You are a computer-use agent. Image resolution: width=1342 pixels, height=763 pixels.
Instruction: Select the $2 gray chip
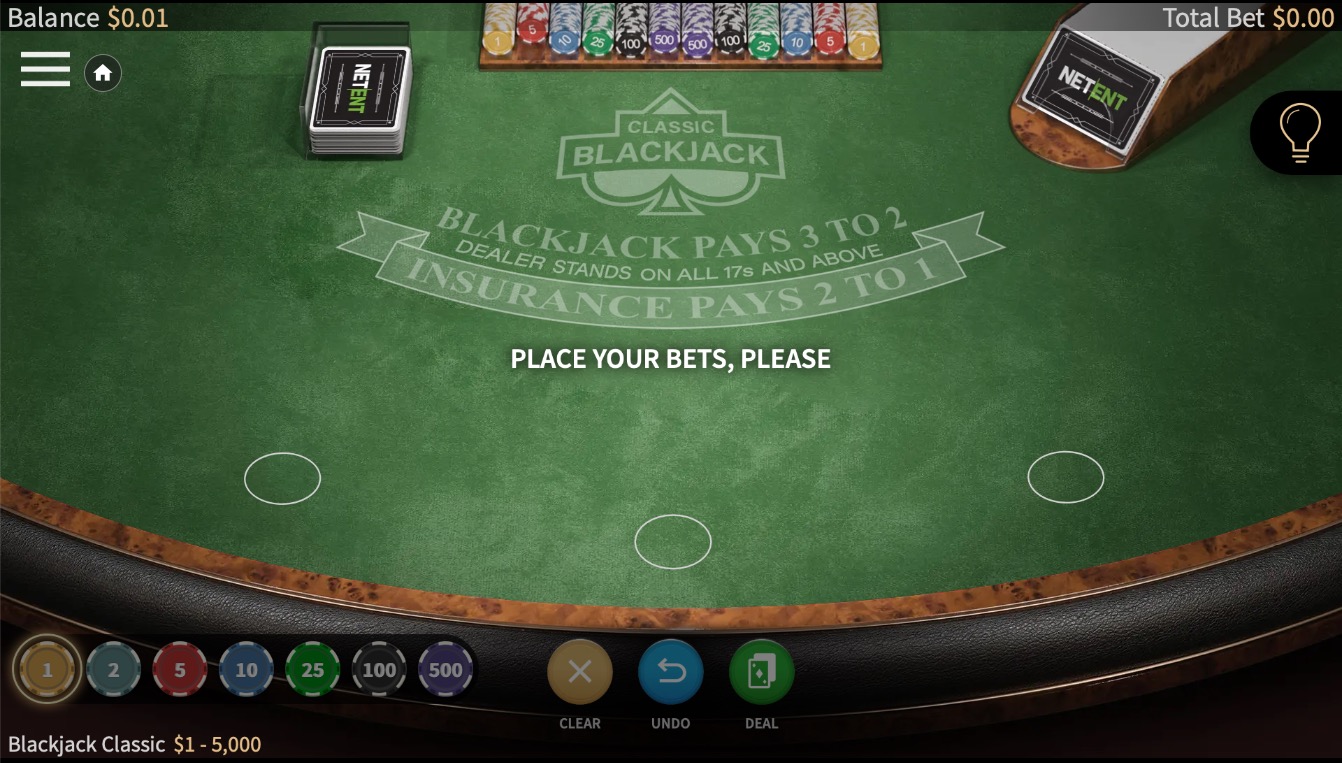tap(113, 668)
